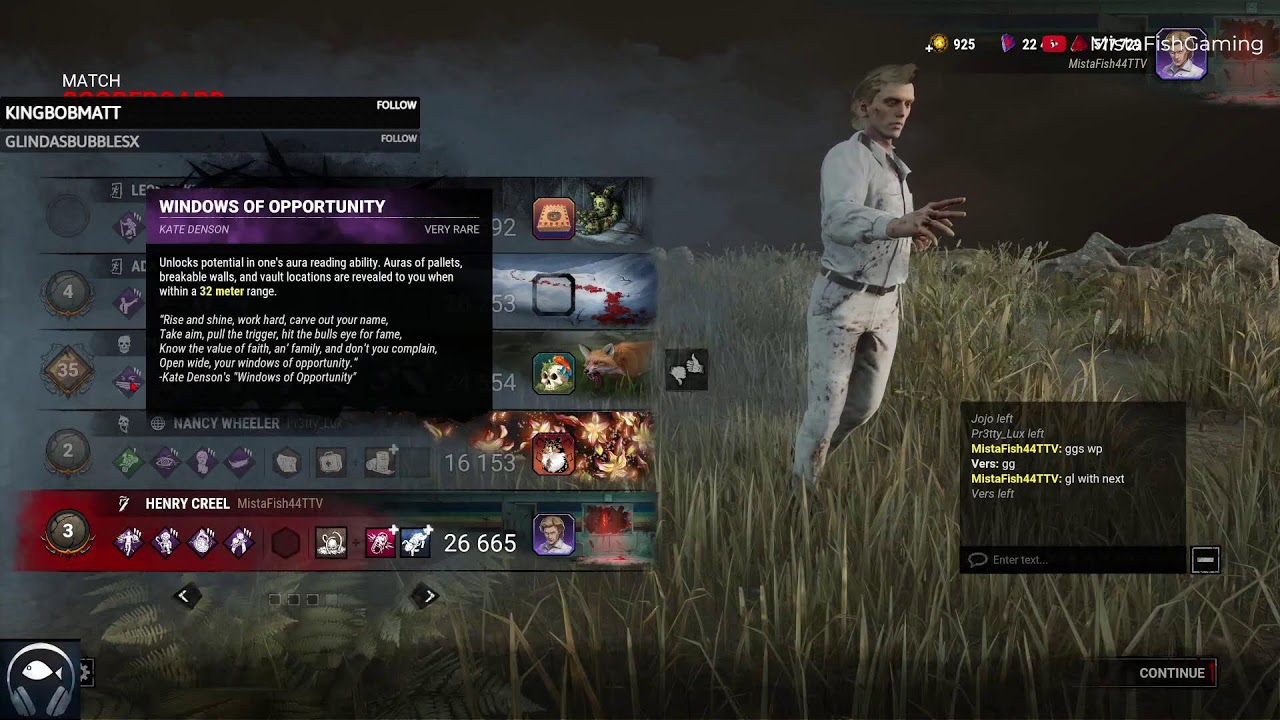This screenshot has height=720, width=1280.
Task: Go to the next scoreboard page arrow
Action: [x=429, y=596]
